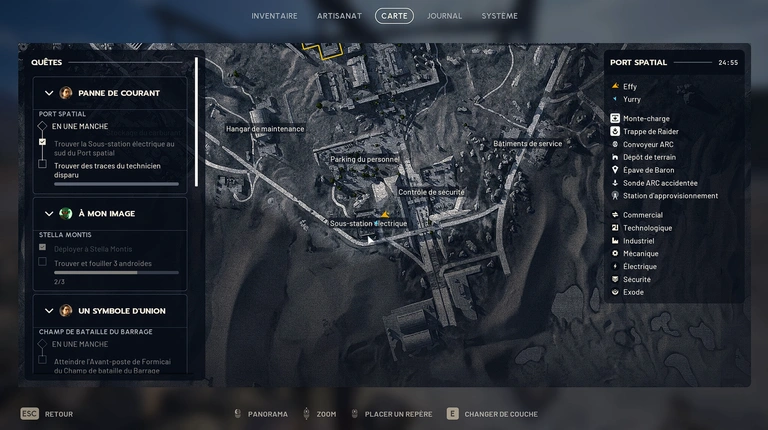Viewport: 768px width, 430px height.
Task: Select the Commercial zone filter
Action: point(642,215)
